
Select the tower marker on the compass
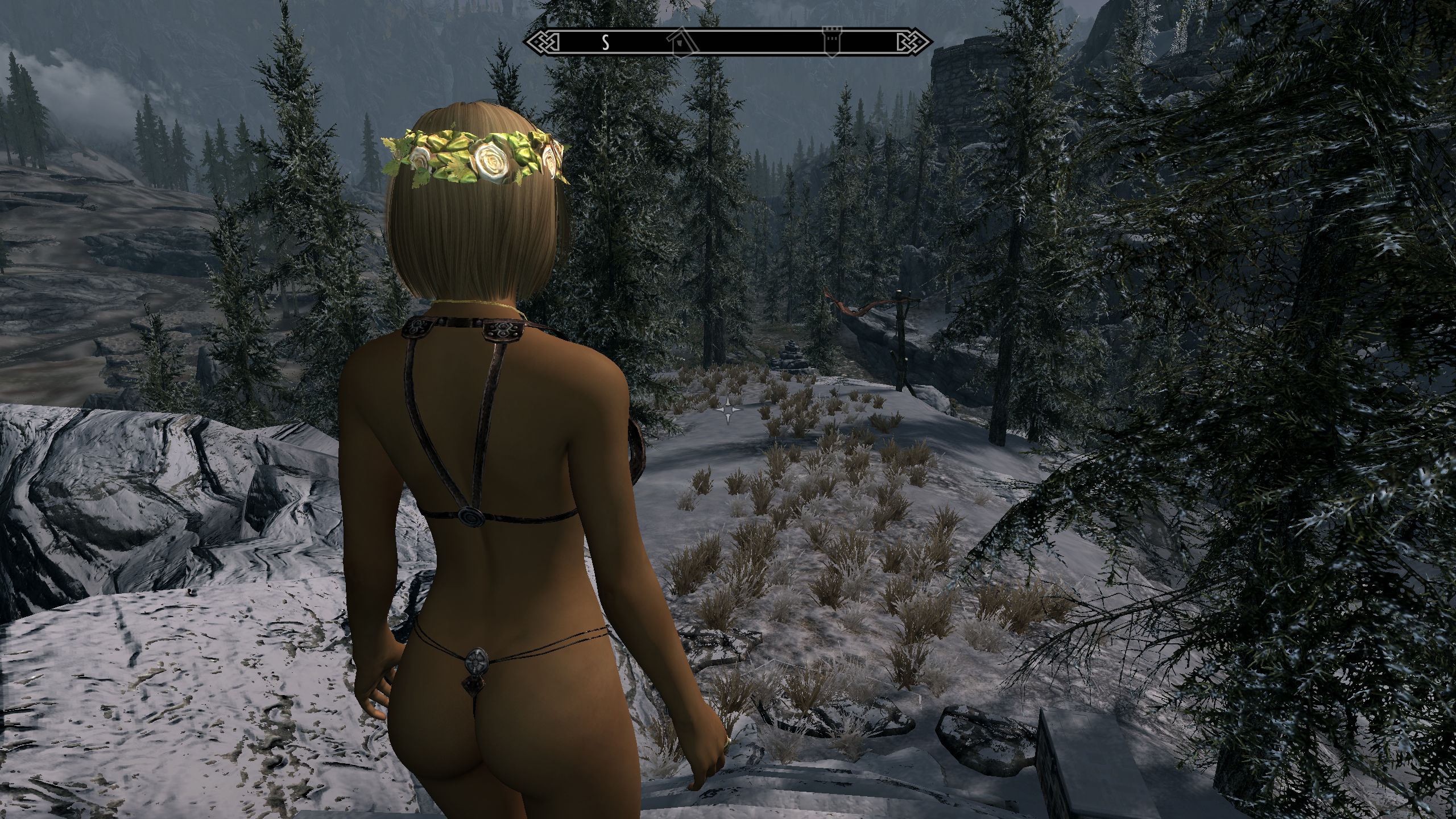(832, 42)
